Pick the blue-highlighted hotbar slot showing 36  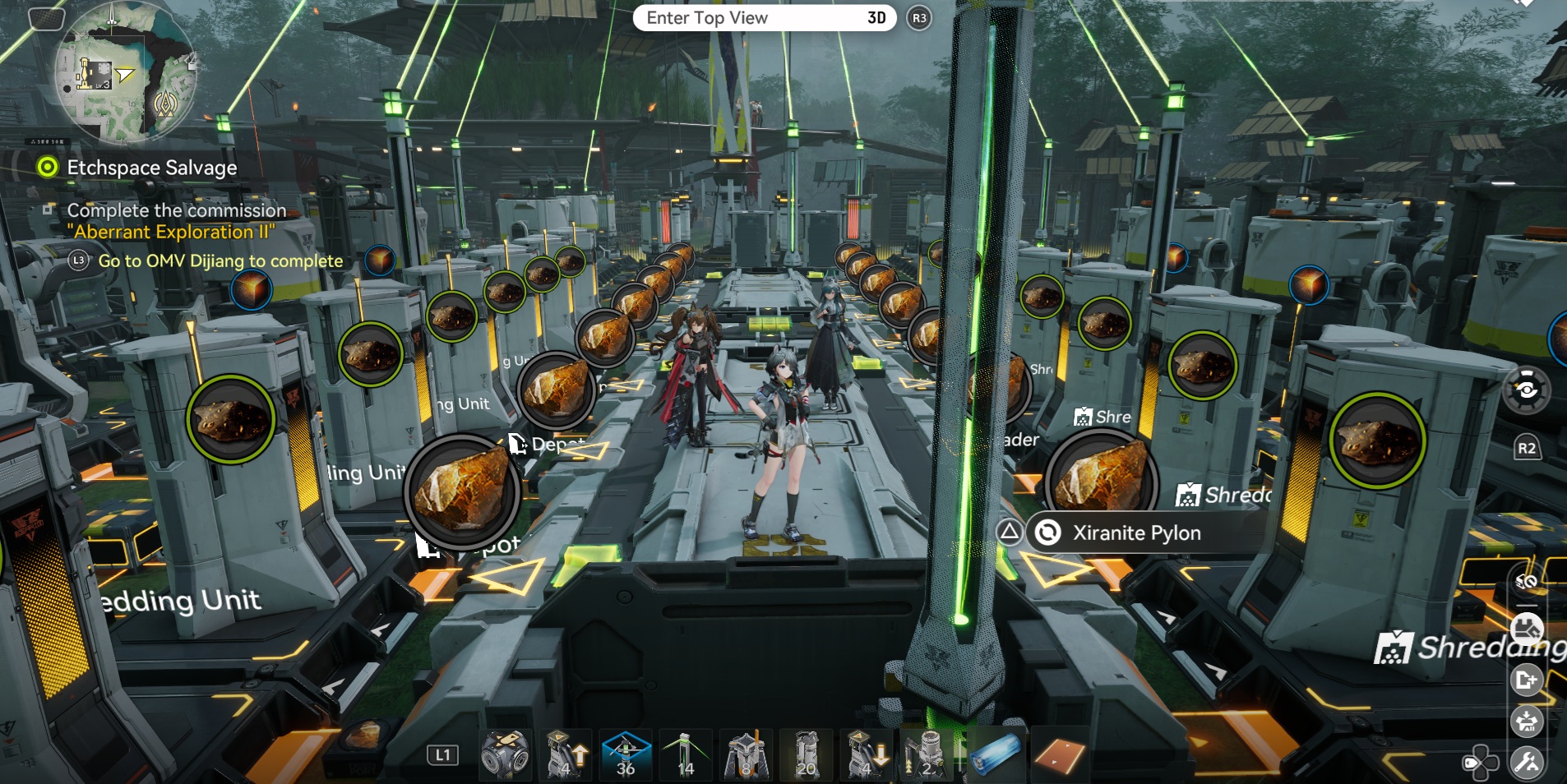626,754
